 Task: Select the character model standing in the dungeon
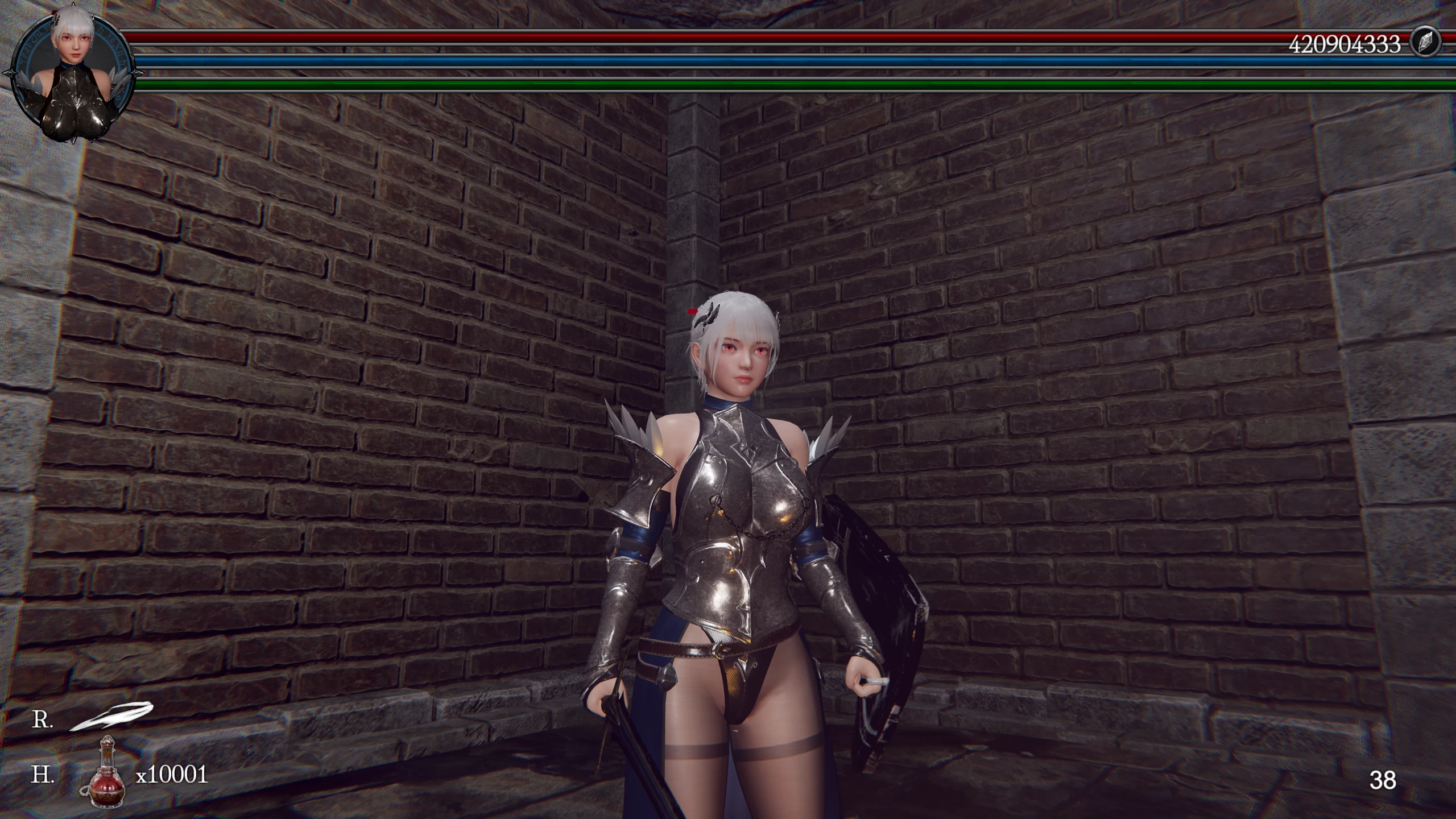click(x=734, y=540)
